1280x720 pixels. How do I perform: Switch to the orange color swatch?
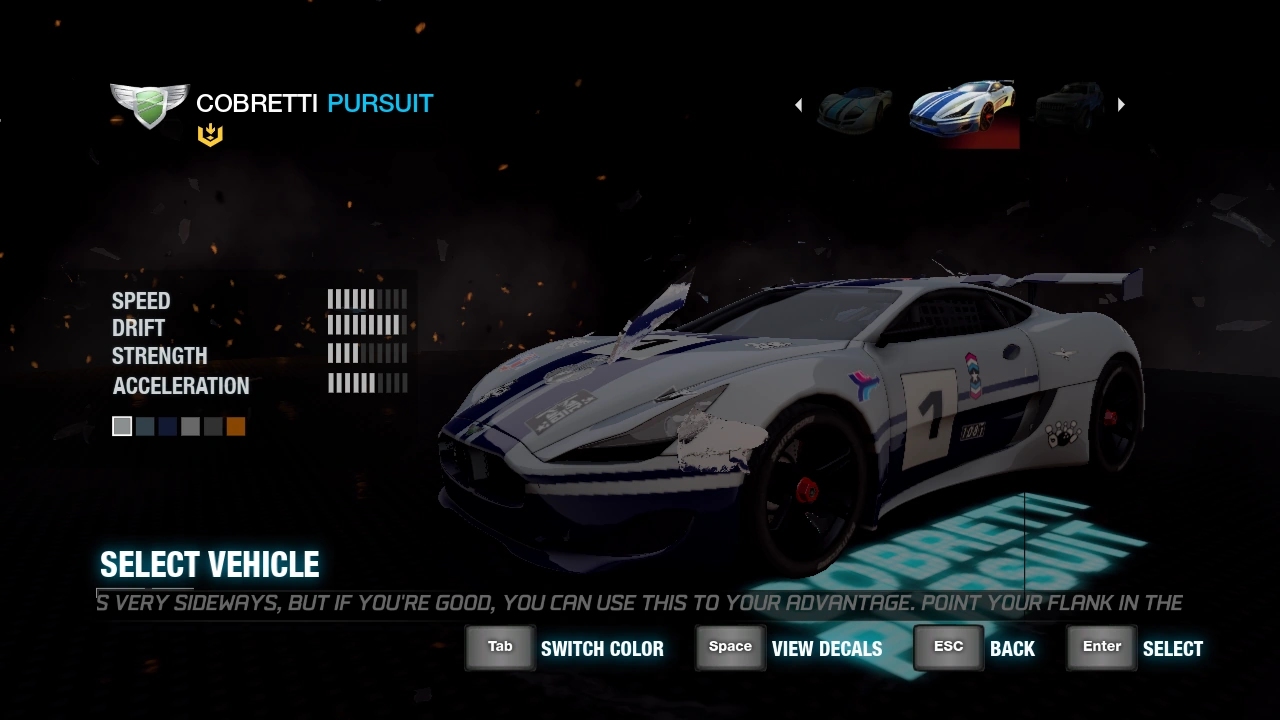pos(236,427)
